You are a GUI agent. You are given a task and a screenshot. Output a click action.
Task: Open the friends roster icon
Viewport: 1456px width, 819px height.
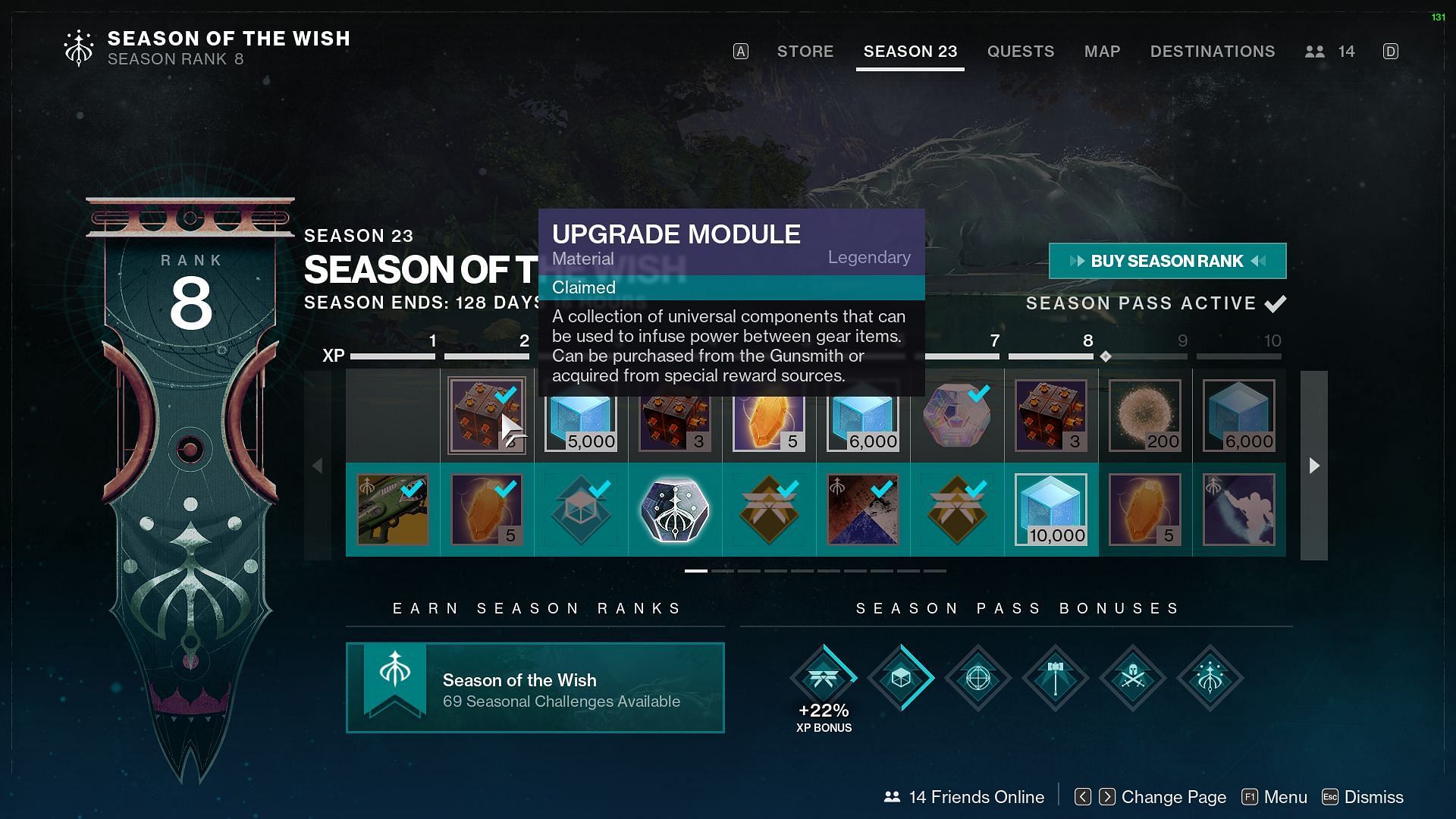coord(1315,52)
